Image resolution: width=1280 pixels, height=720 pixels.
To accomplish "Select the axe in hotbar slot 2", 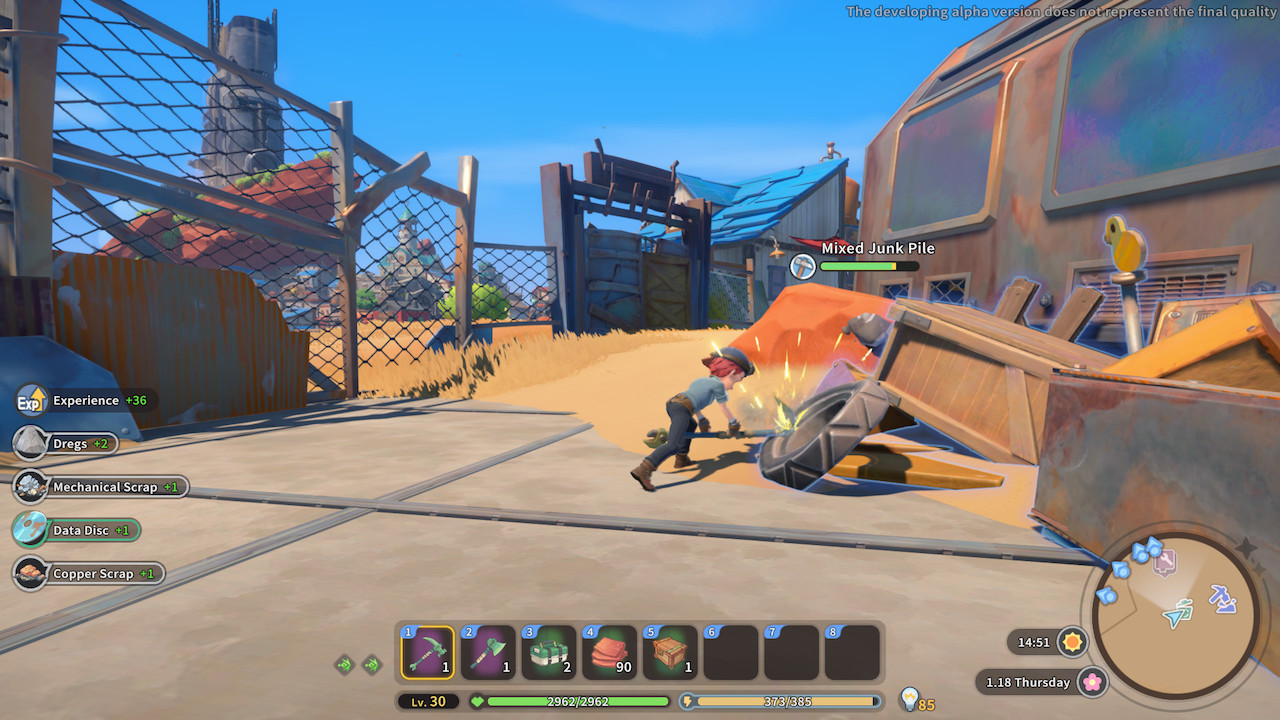I will tap(488, 653).
